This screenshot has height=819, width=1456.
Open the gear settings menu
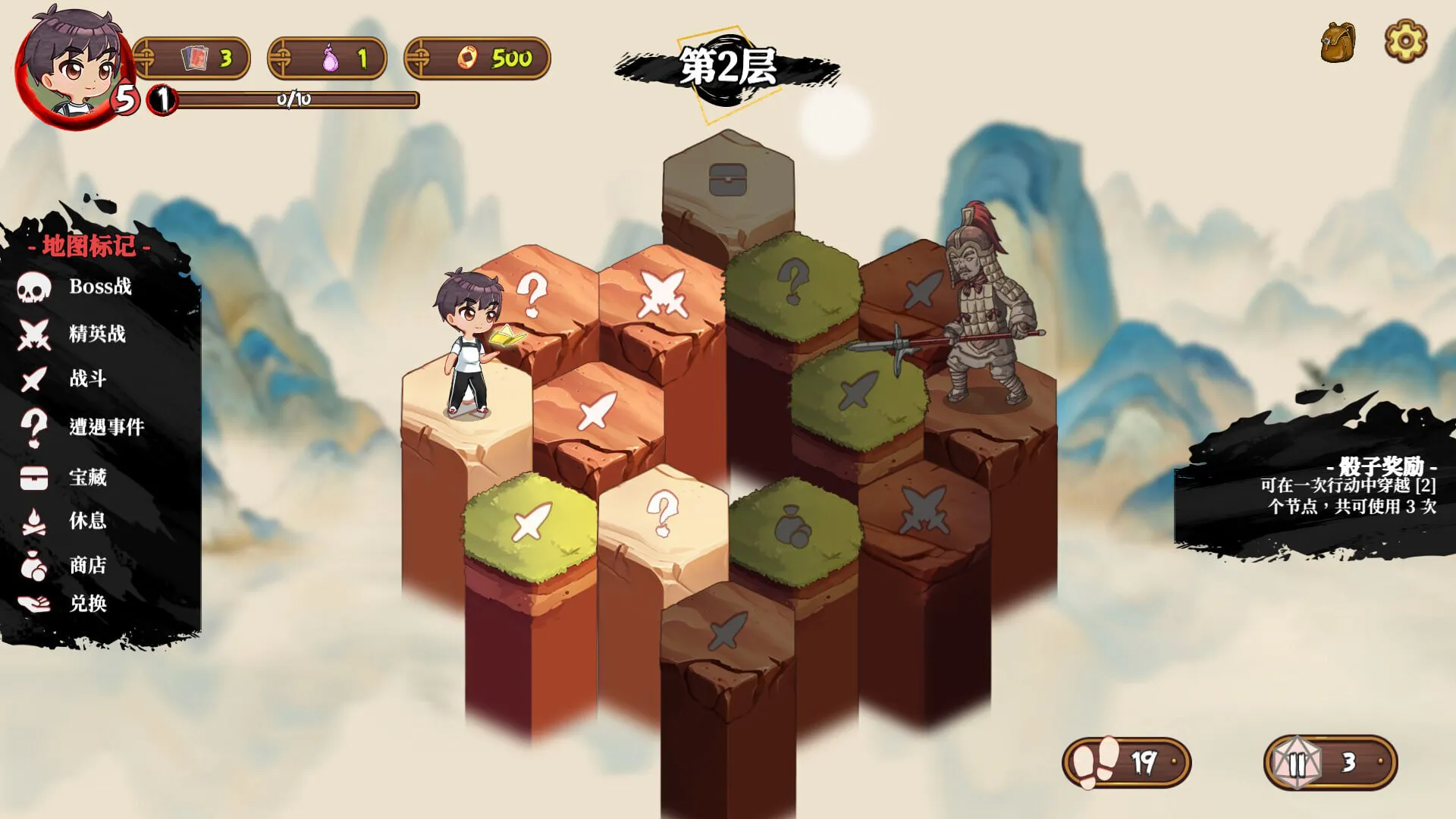coord(1405,41)
